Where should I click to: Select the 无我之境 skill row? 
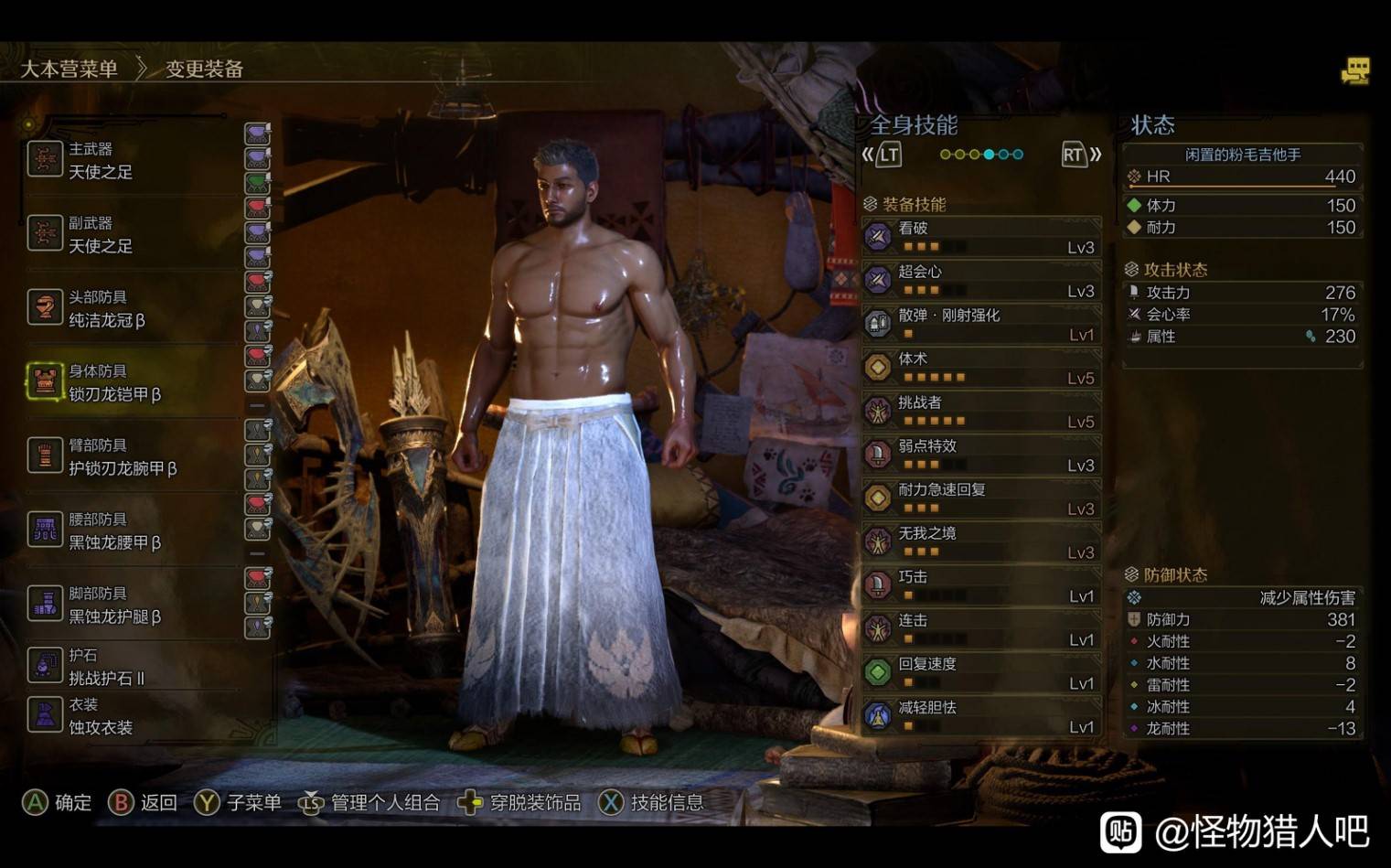click(980, 542)
